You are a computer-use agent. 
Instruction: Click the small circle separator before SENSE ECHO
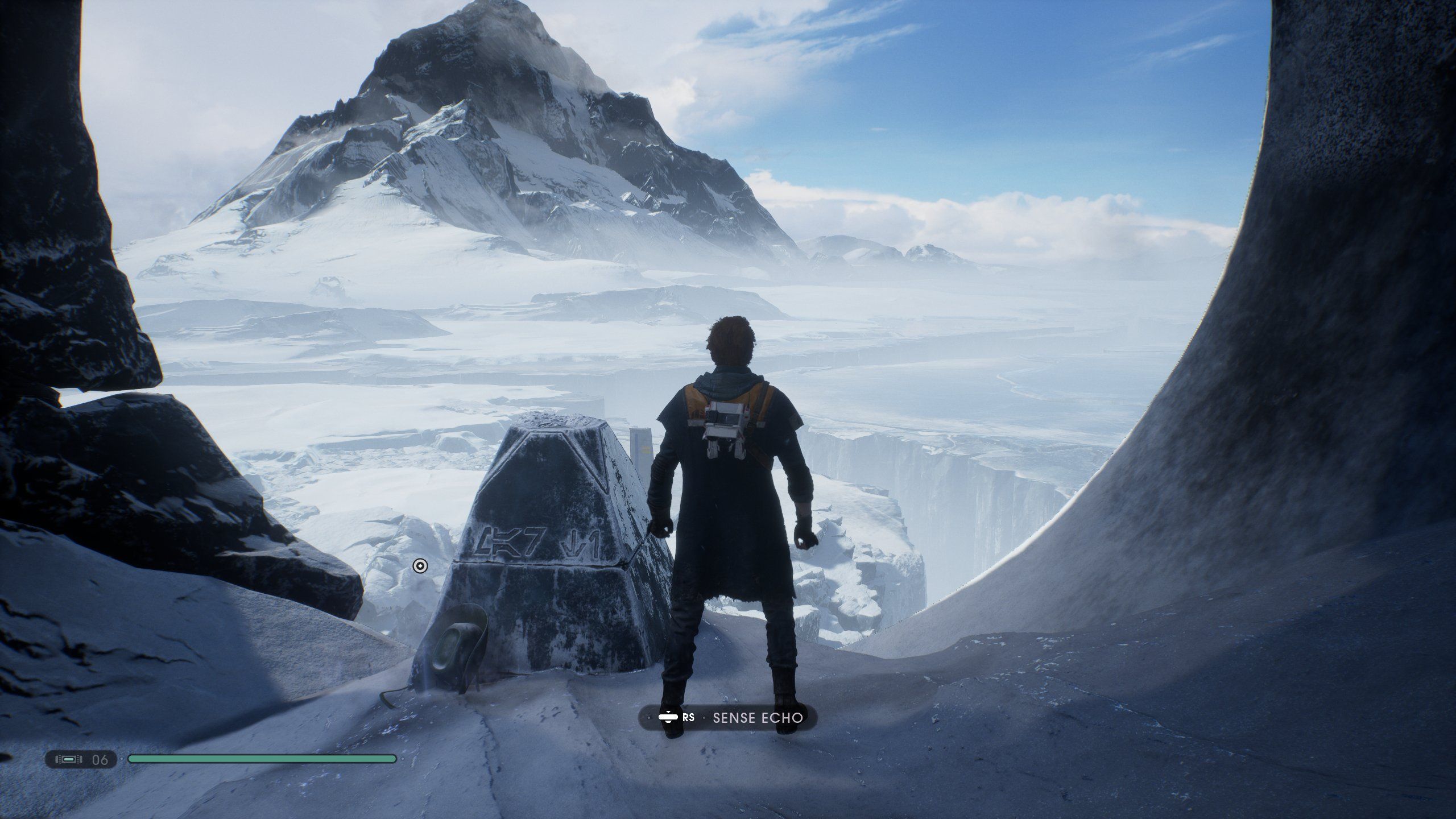point(704,719)
